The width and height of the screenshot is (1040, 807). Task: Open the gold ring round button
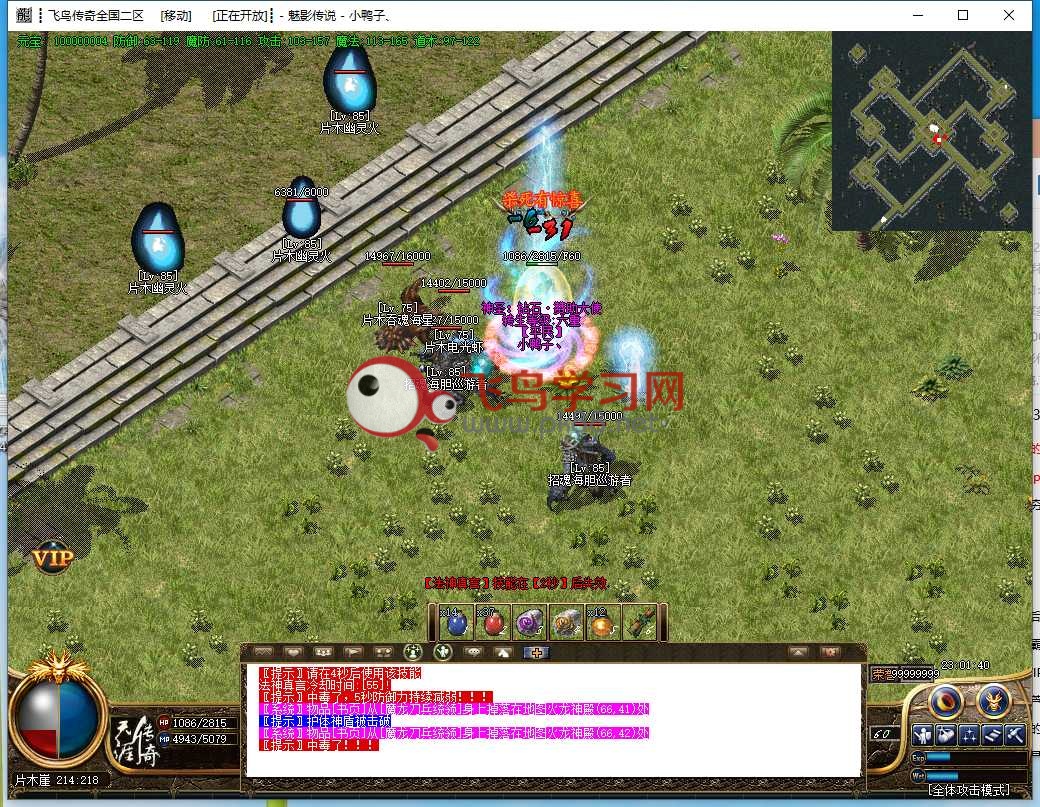point(945,702)
